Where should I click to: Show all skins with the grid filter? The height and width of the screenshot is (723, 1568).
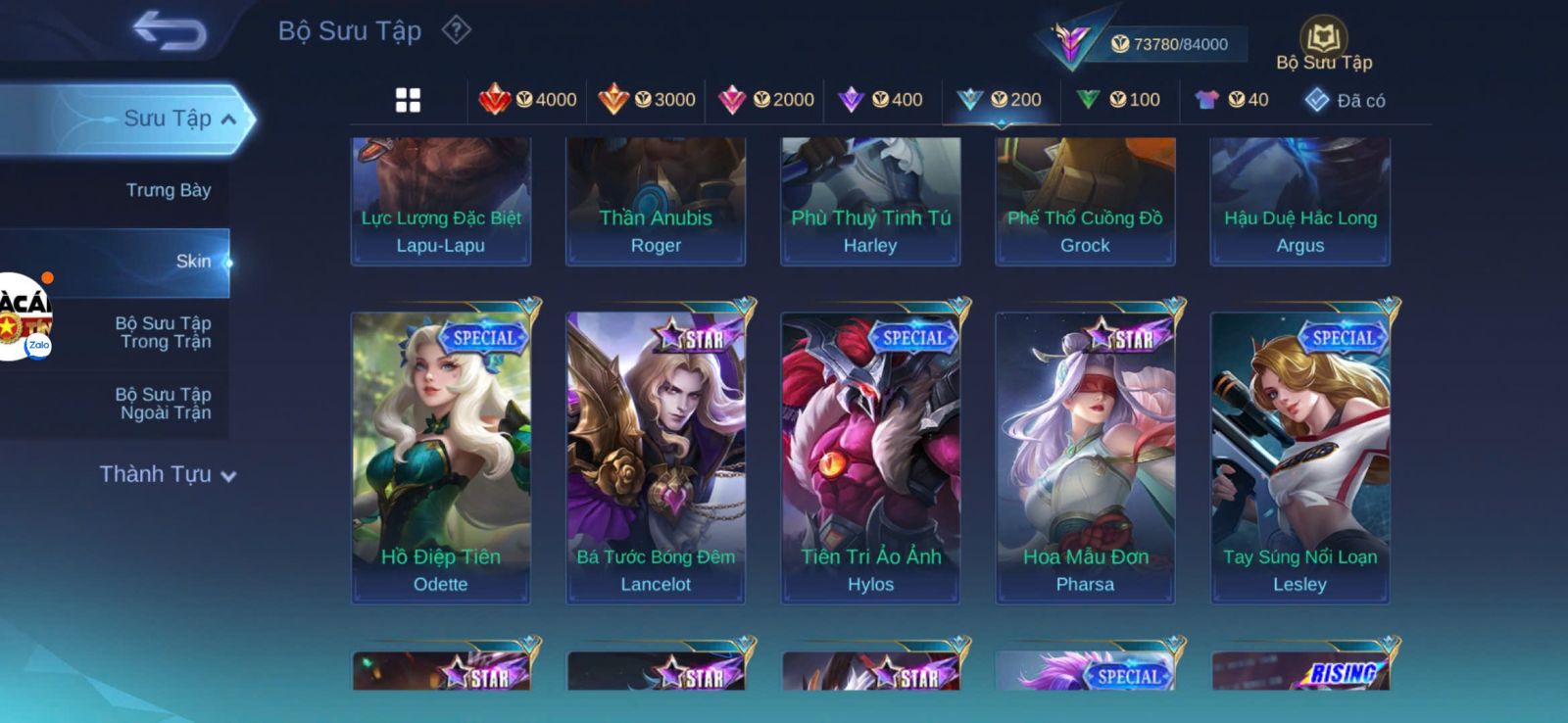pyautogui.click(x=408, y=100)
